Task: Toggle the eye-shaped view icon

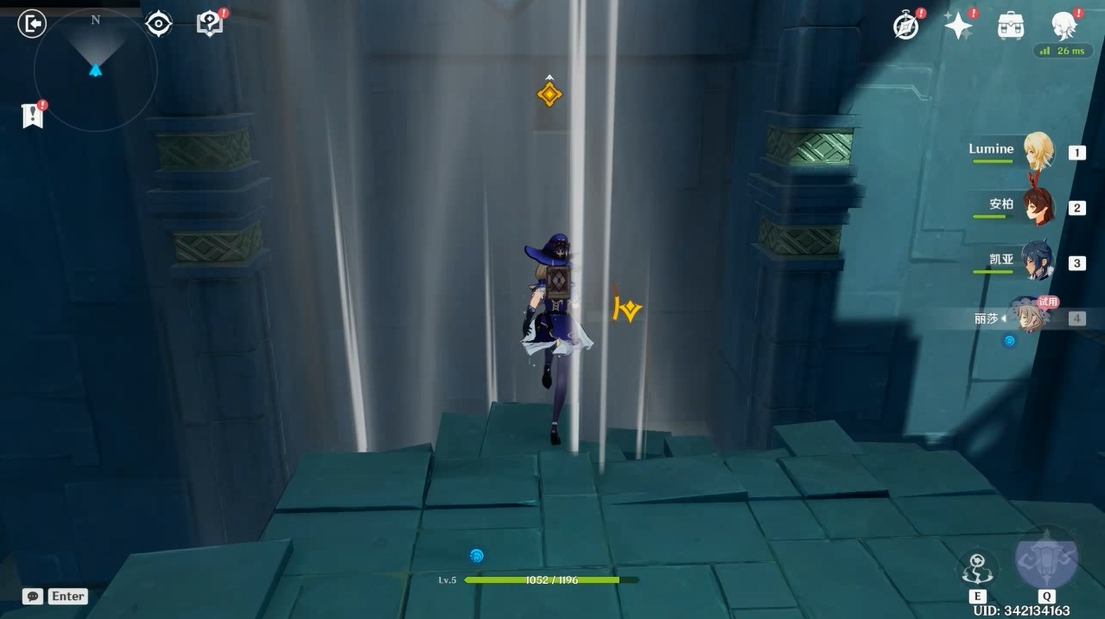Action: click(158, 24)
